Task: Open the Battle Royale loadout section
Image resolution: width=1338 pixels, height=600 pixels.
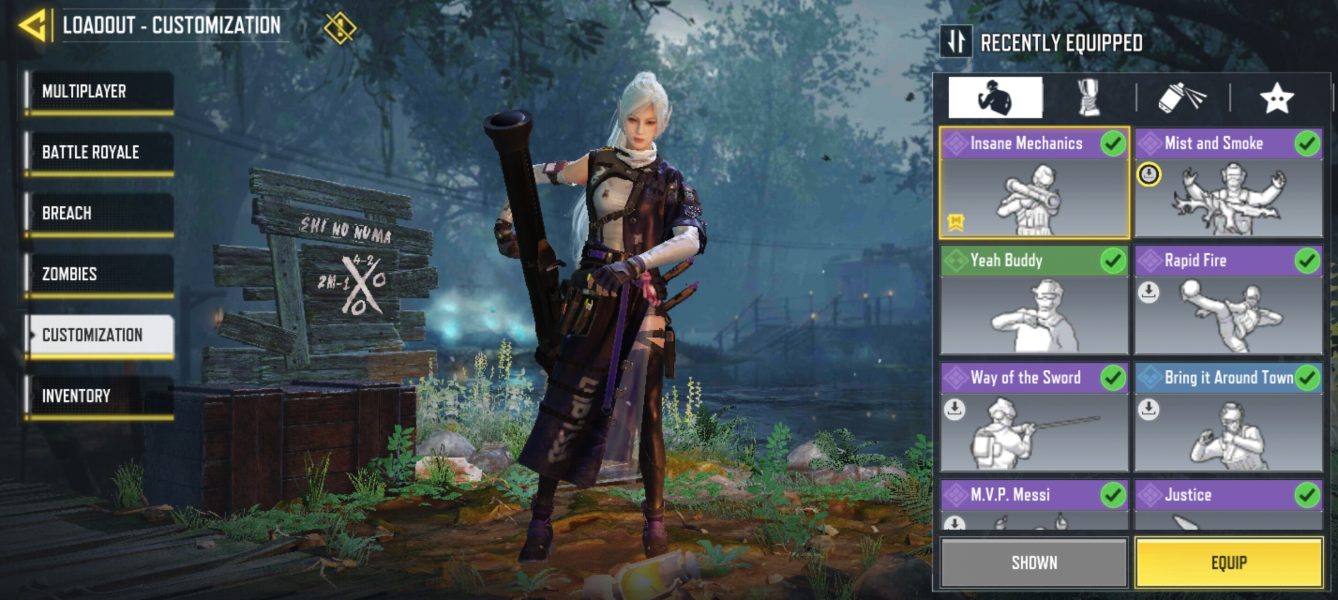Action: (x=98, y=153)
